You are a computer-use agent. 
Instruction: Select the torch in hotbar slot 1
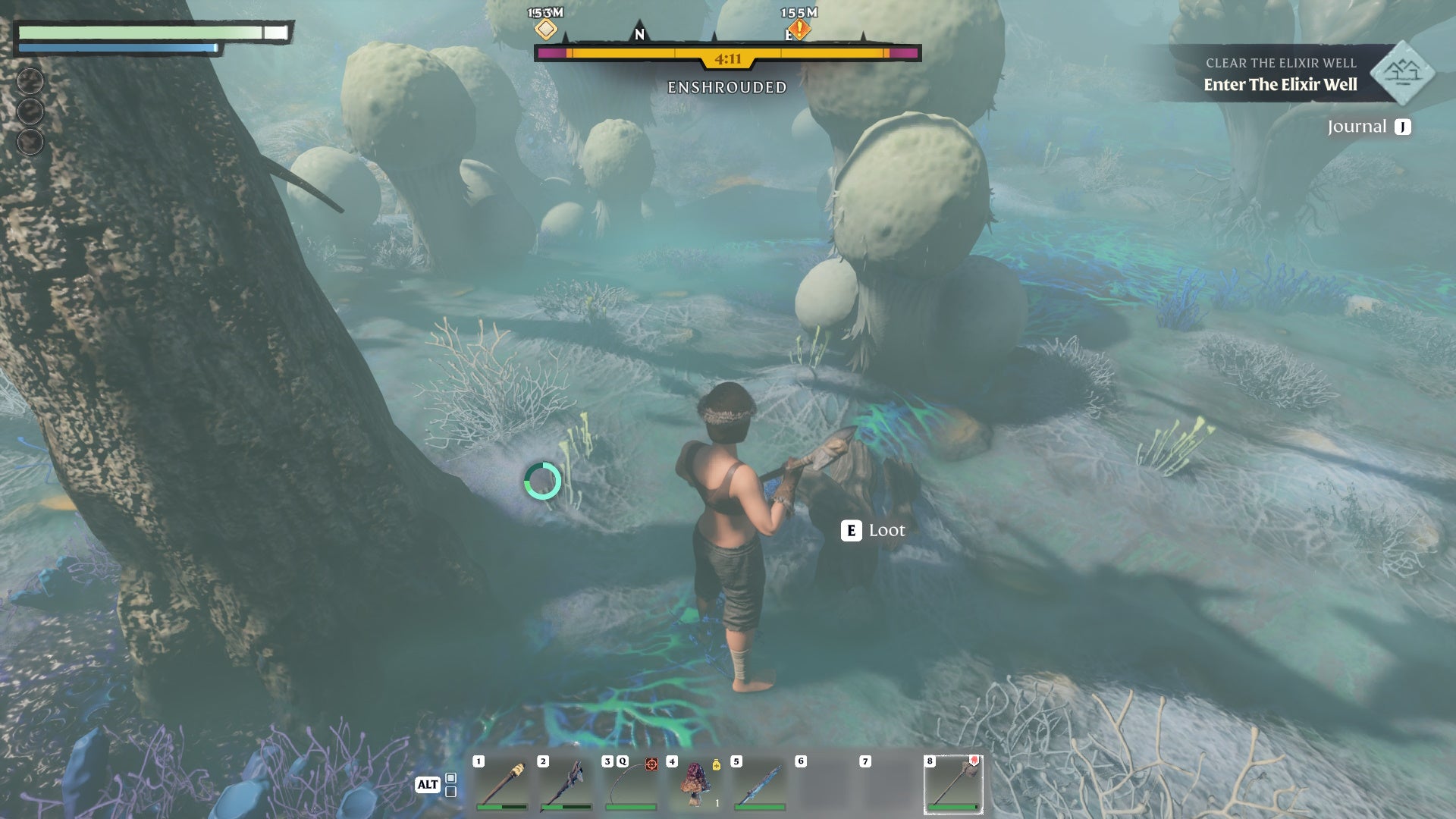click(502, 784)
